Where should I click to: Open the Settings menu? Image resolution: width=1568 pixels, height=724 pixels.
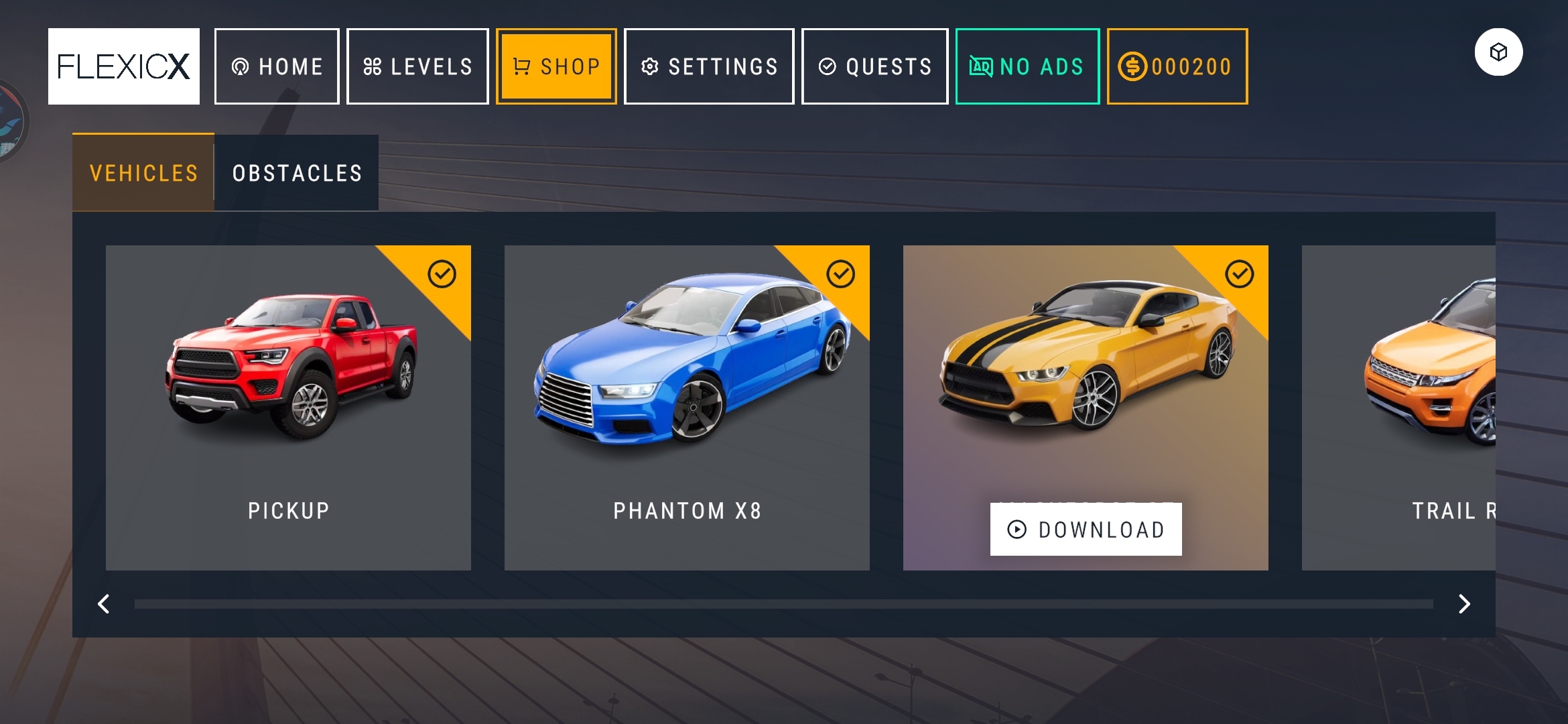pos(709,66)
